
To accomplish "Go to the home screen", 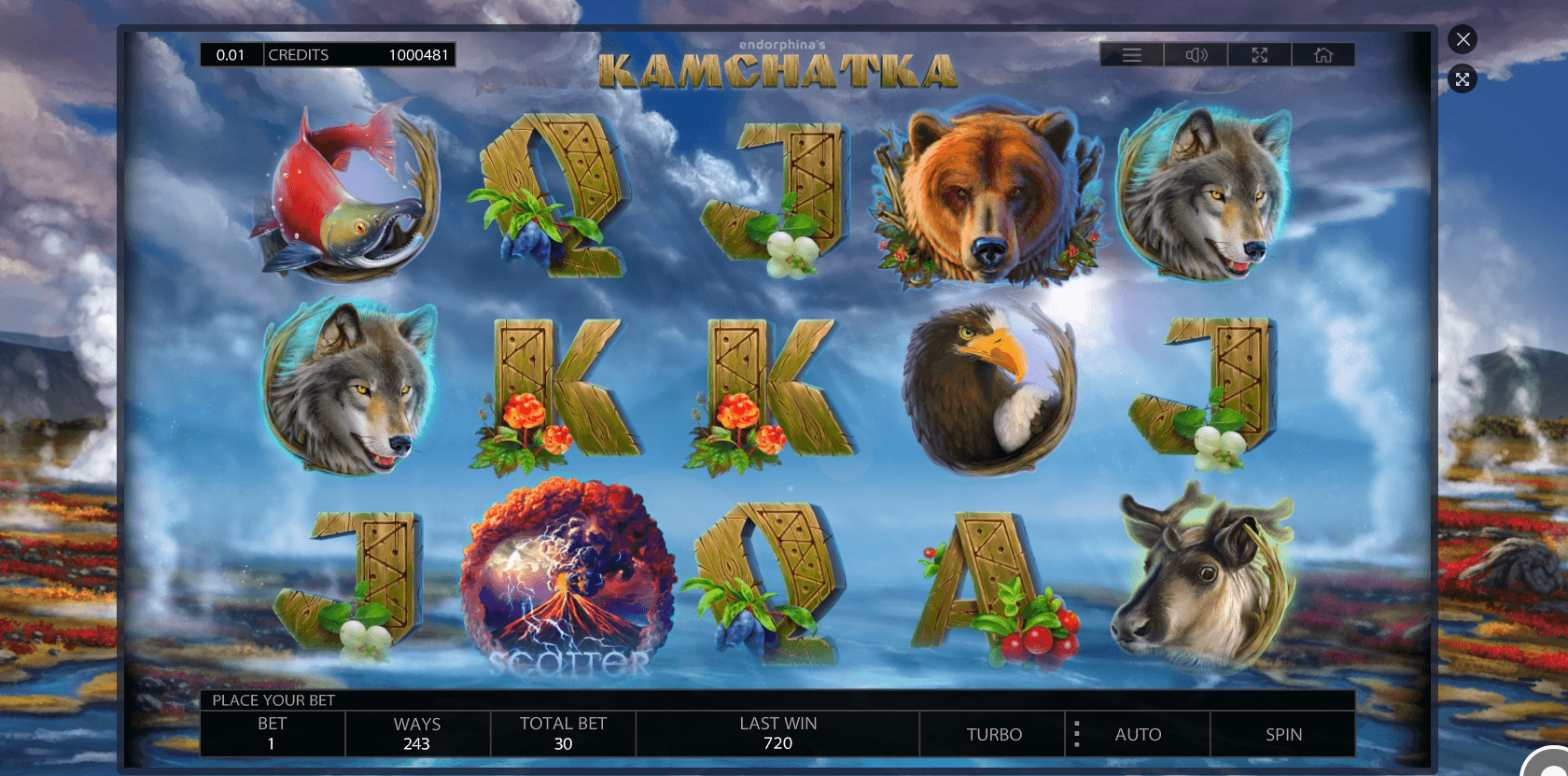I will tap(1323, 55).
